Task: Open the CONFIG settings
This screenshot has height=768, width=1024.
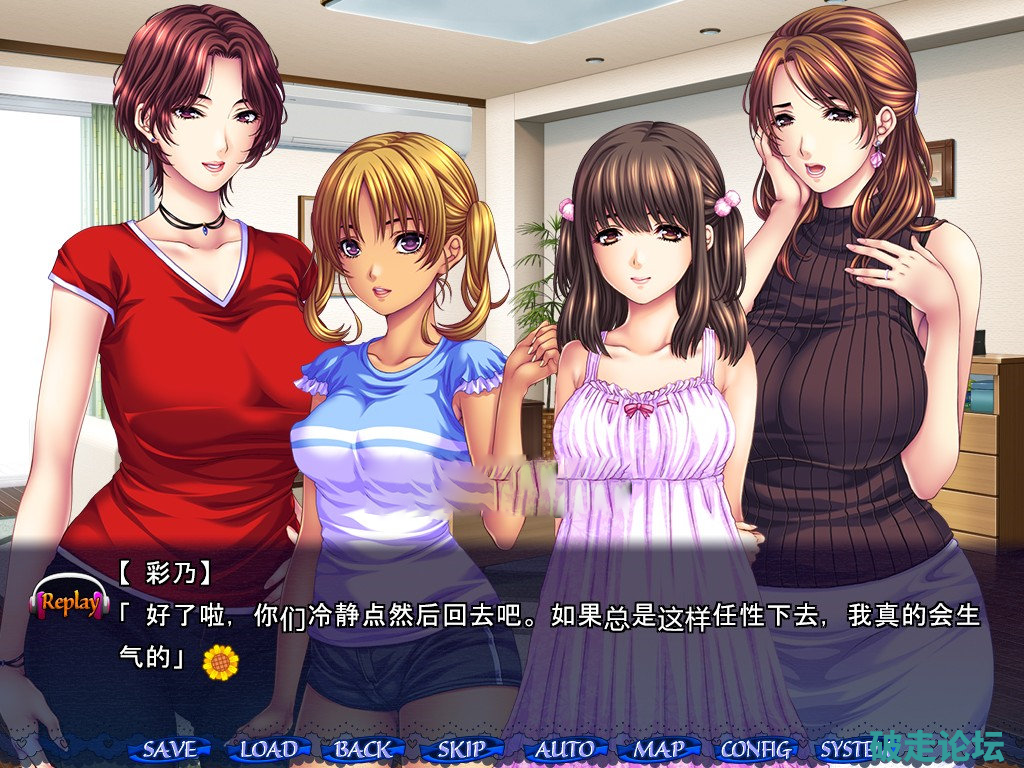Action: tap(757, 748)
